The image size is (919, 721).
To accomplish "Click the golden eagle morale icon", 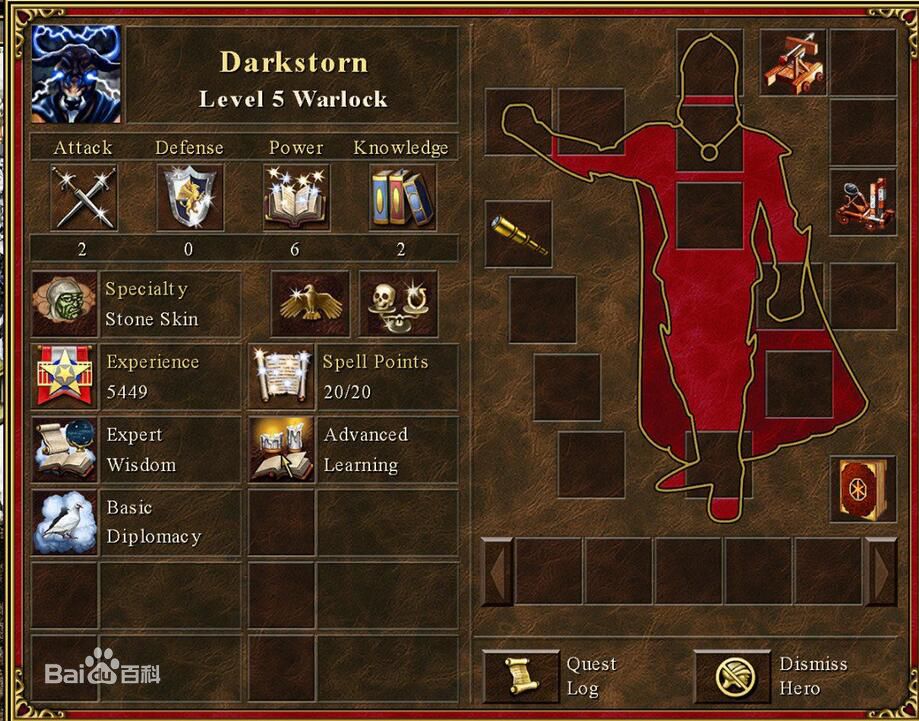I will point(311,304).
